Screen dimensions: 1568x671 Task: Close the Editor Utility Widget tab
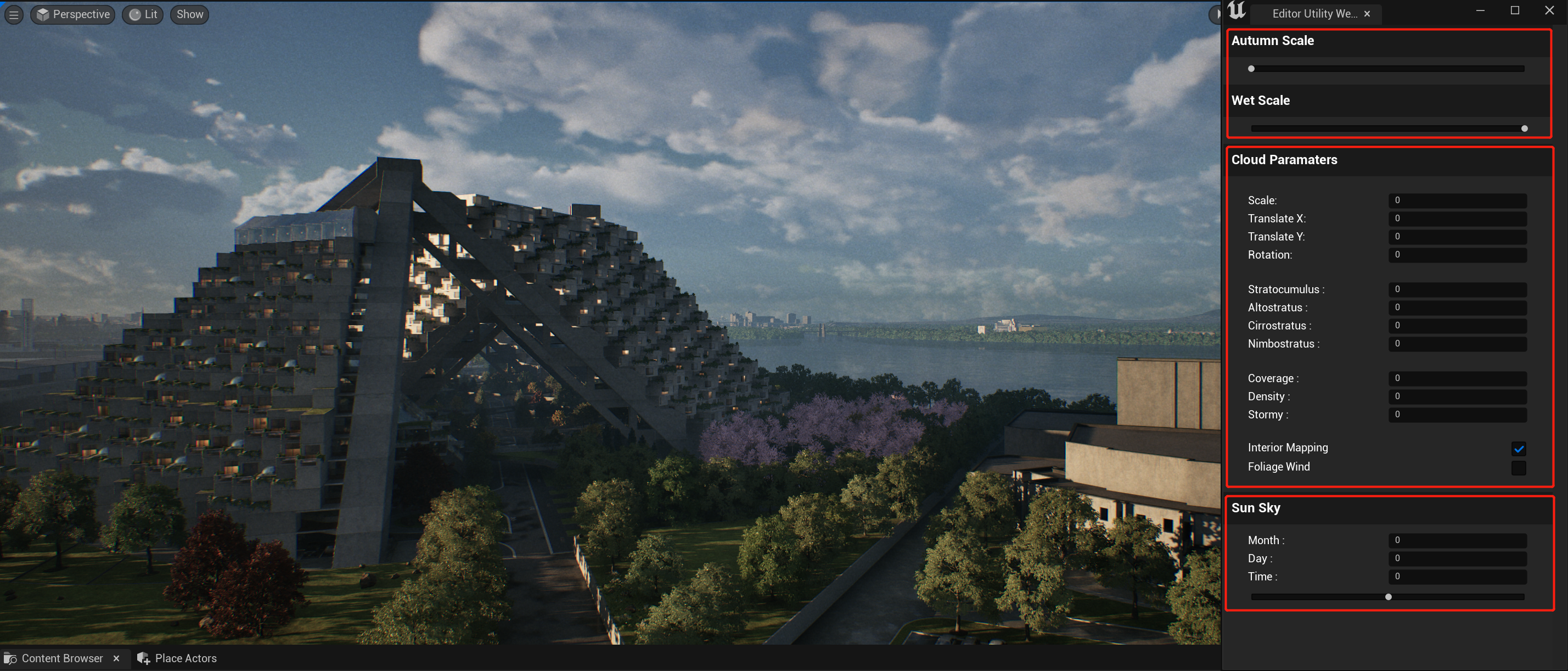[1367, 14]
